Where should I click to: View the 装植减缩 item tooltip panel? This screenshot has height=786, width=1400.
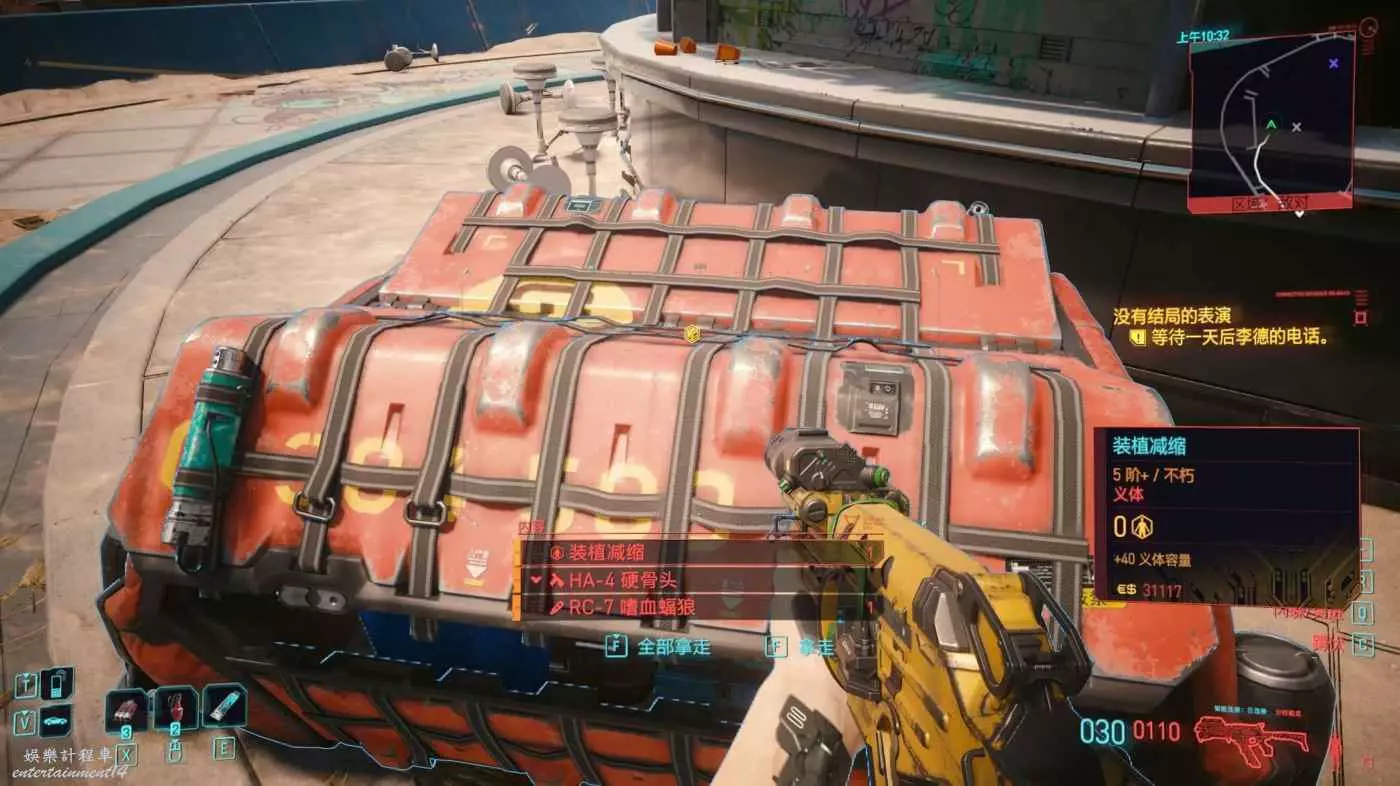point(1226,516)
